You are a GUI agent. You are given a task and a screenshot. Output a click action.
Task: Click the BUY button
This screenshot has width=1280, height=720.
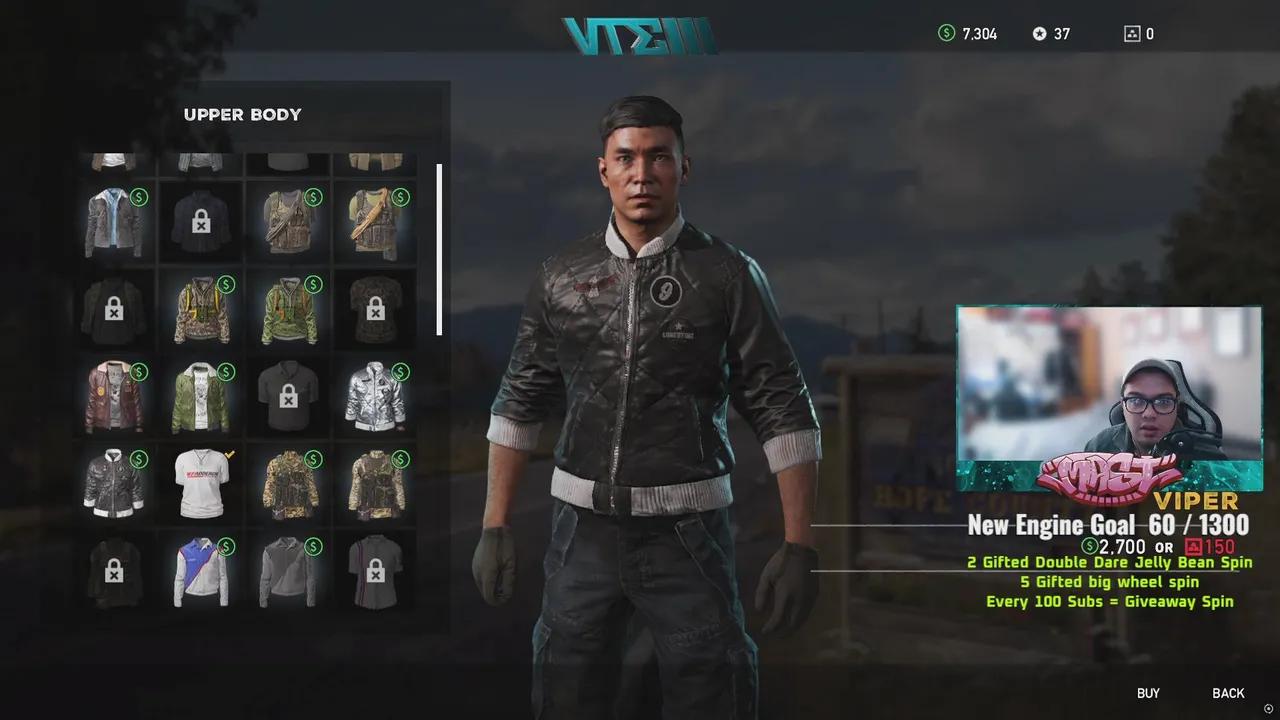(1148, 693)
